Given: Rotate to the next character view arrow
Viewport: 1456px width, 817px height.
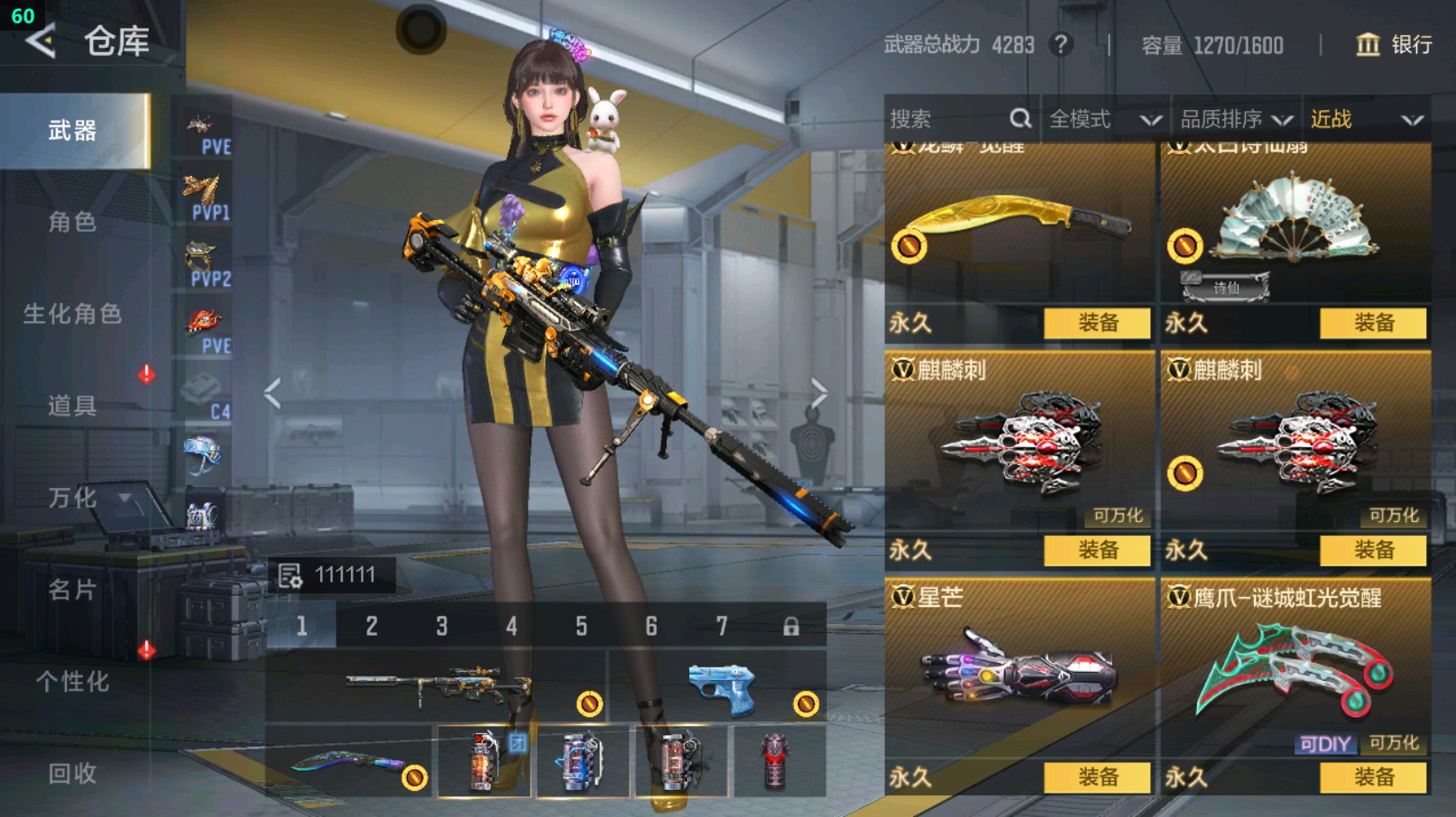Looking at the screenshot, I should pyautogui.click(x=818, y=393).
